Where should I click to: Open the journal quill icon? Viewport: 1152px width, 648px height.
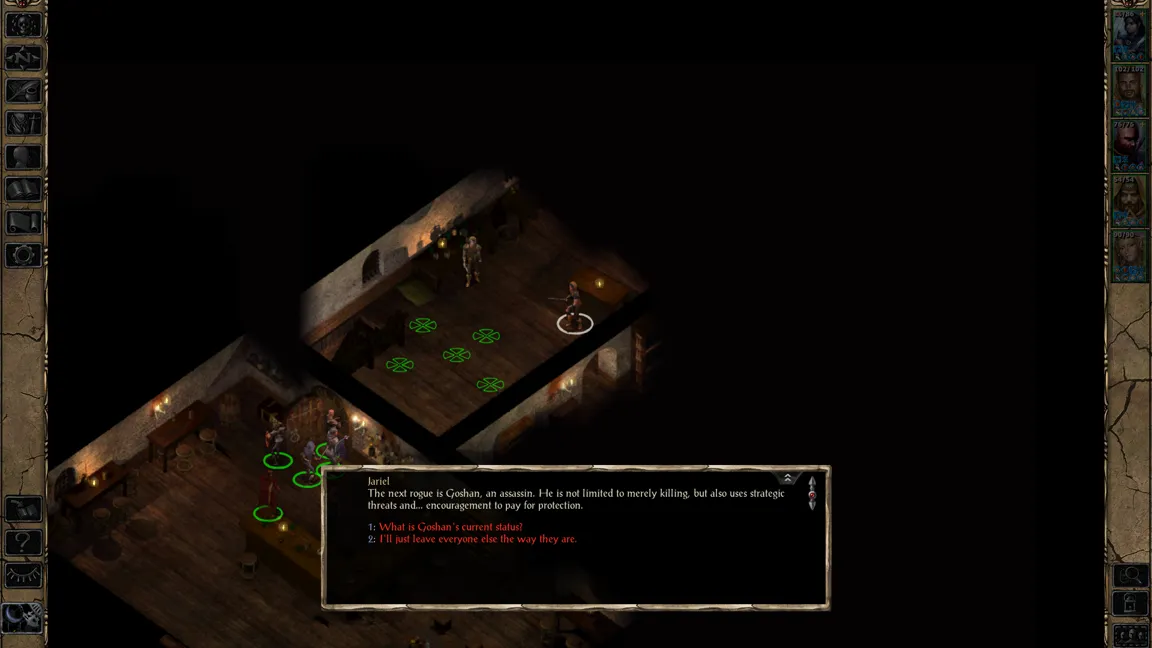24,91
